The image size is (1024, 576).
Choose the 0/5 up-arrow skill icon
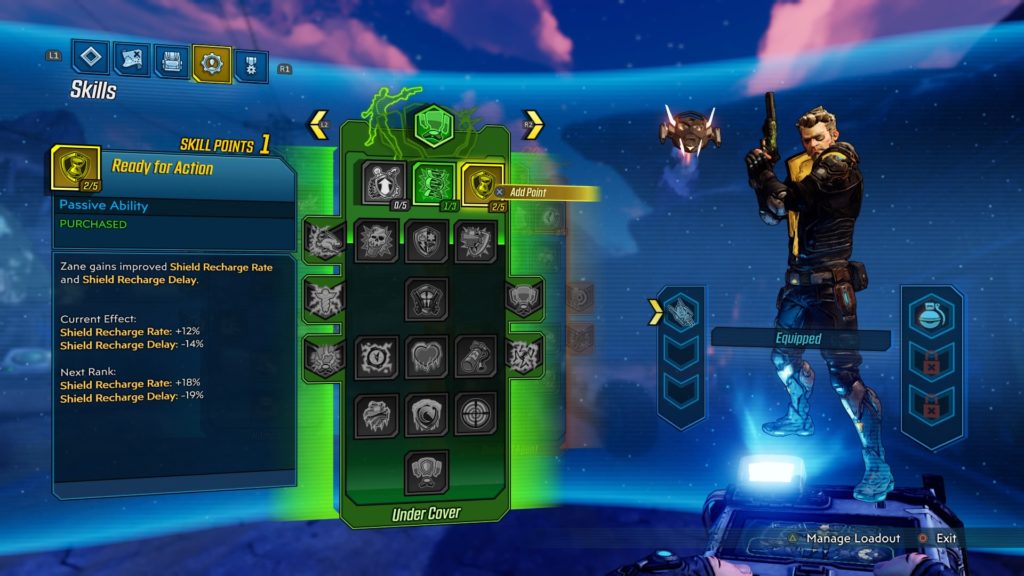pos(384,183)
